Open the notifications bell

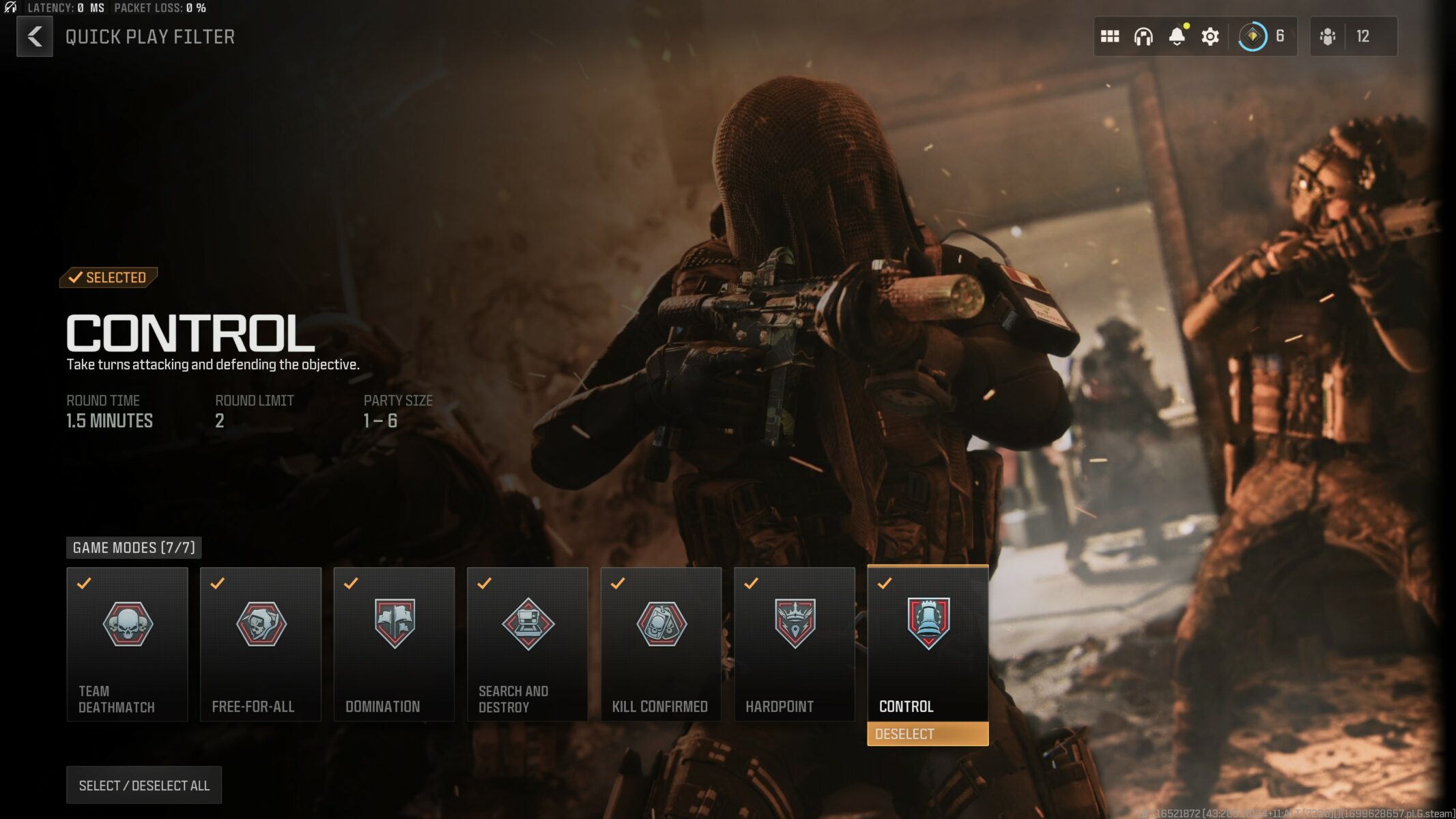point(1177,36)
